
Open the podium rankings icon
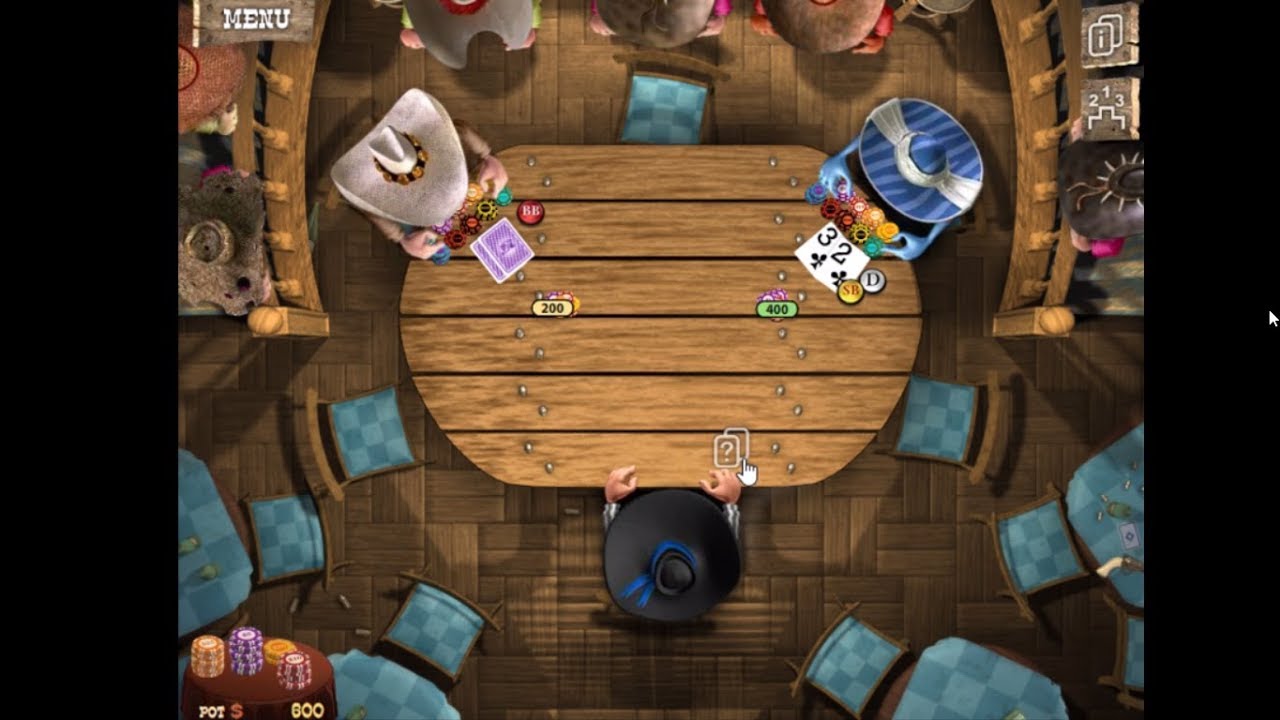pos(1109,109)
